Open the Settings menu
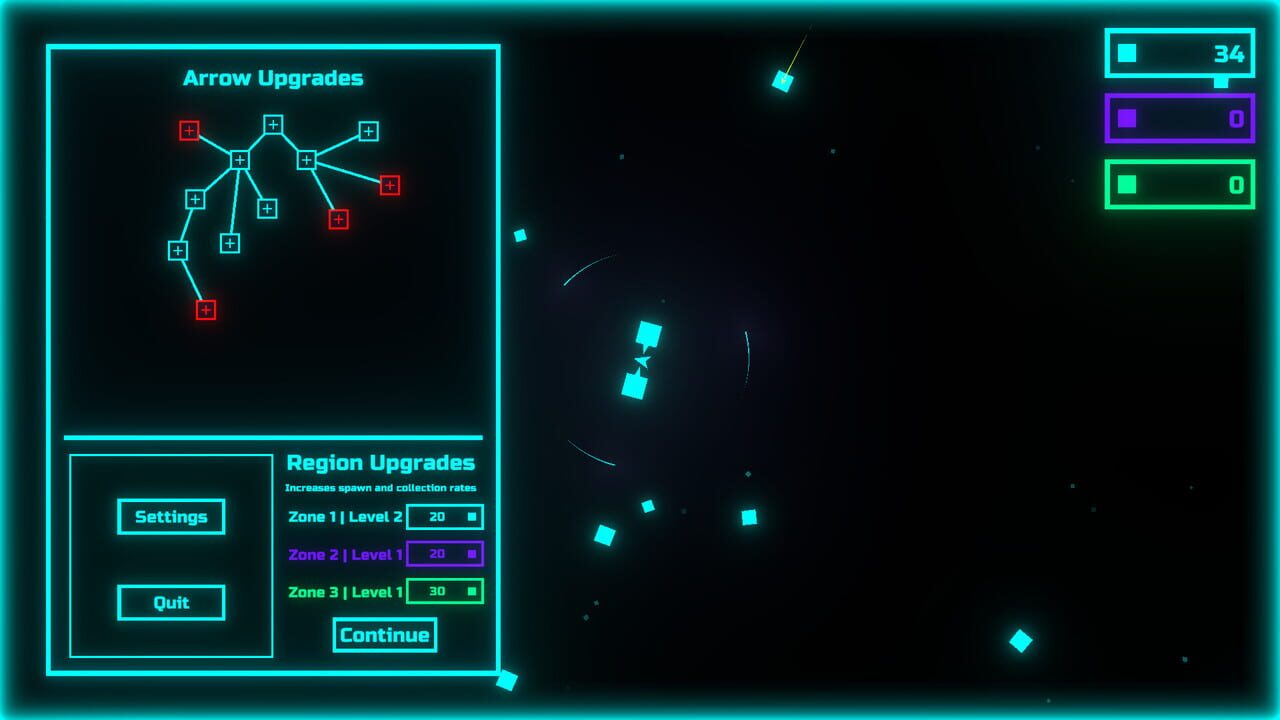 tap(171, 517)
